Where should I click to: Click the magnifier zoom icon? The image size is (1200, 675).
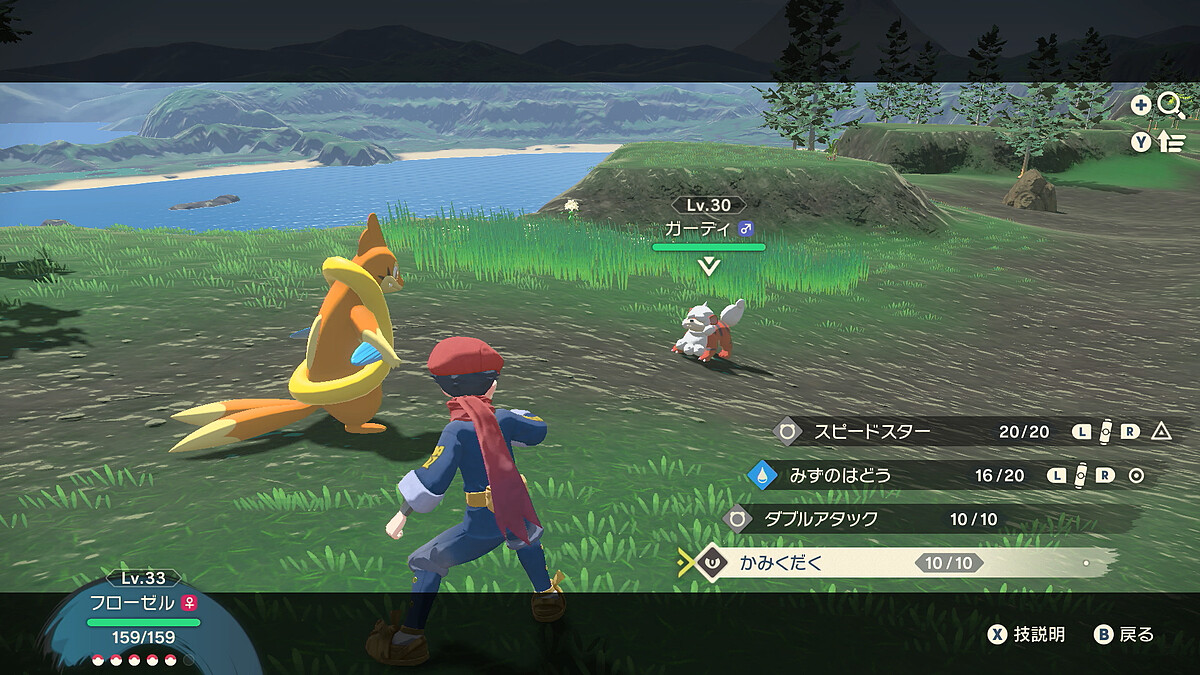tap(1171, 105)
